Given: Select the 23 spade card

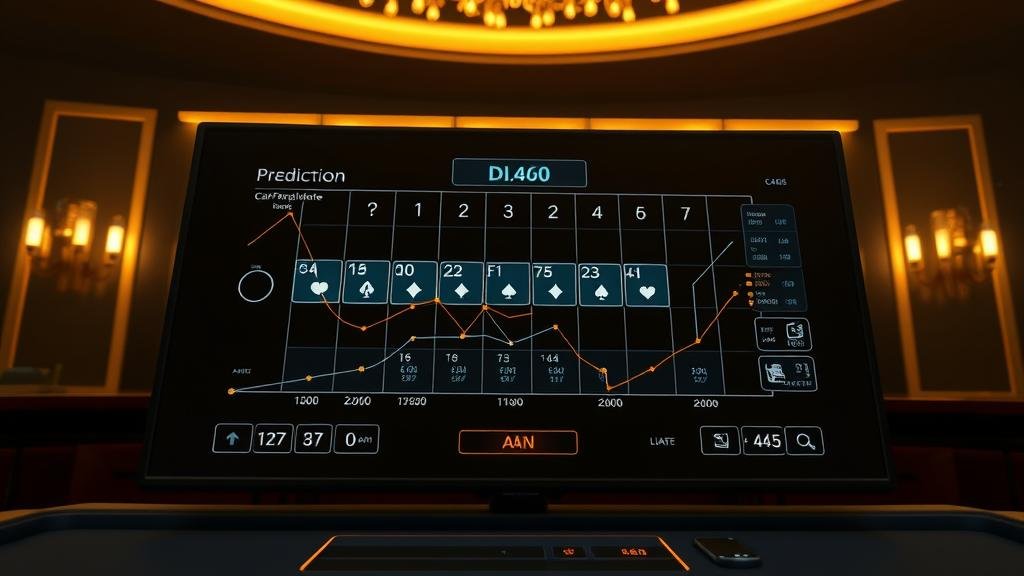Looking at the screenshot, I should (x=600, y=284).
